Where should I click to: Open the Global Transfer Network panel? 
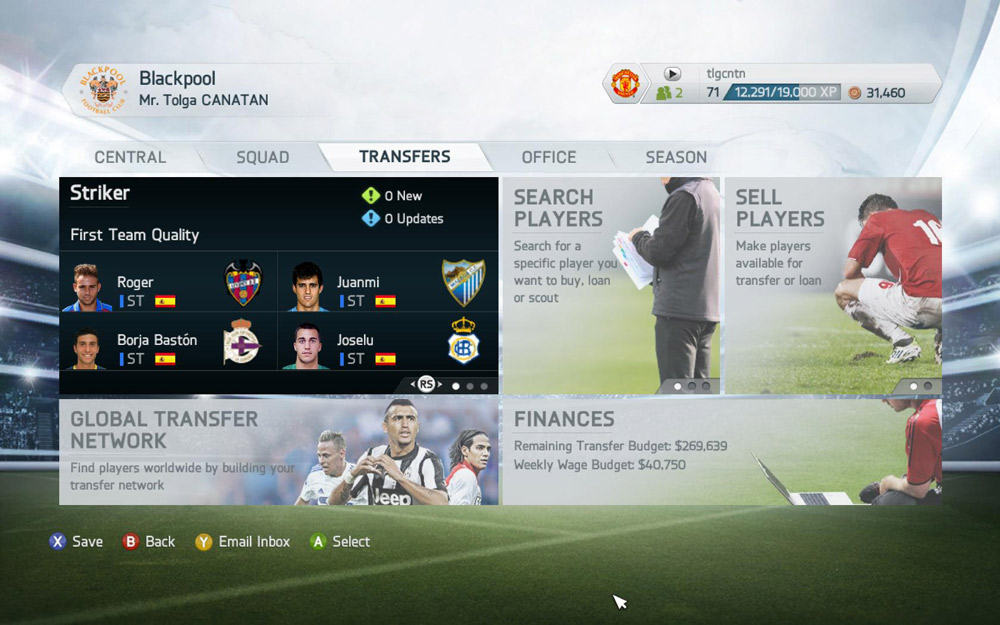pyautogui.click(x=278, y=451)
